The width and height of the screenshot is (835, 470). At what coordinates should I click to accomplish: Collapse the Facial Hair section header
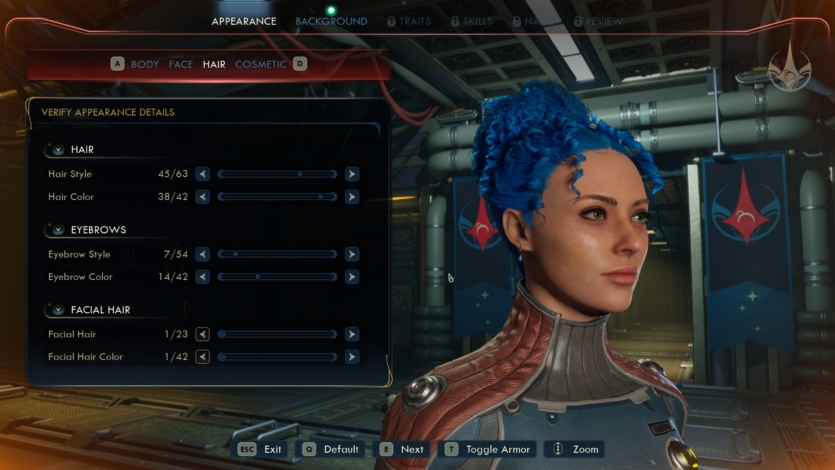click(58, 310)
